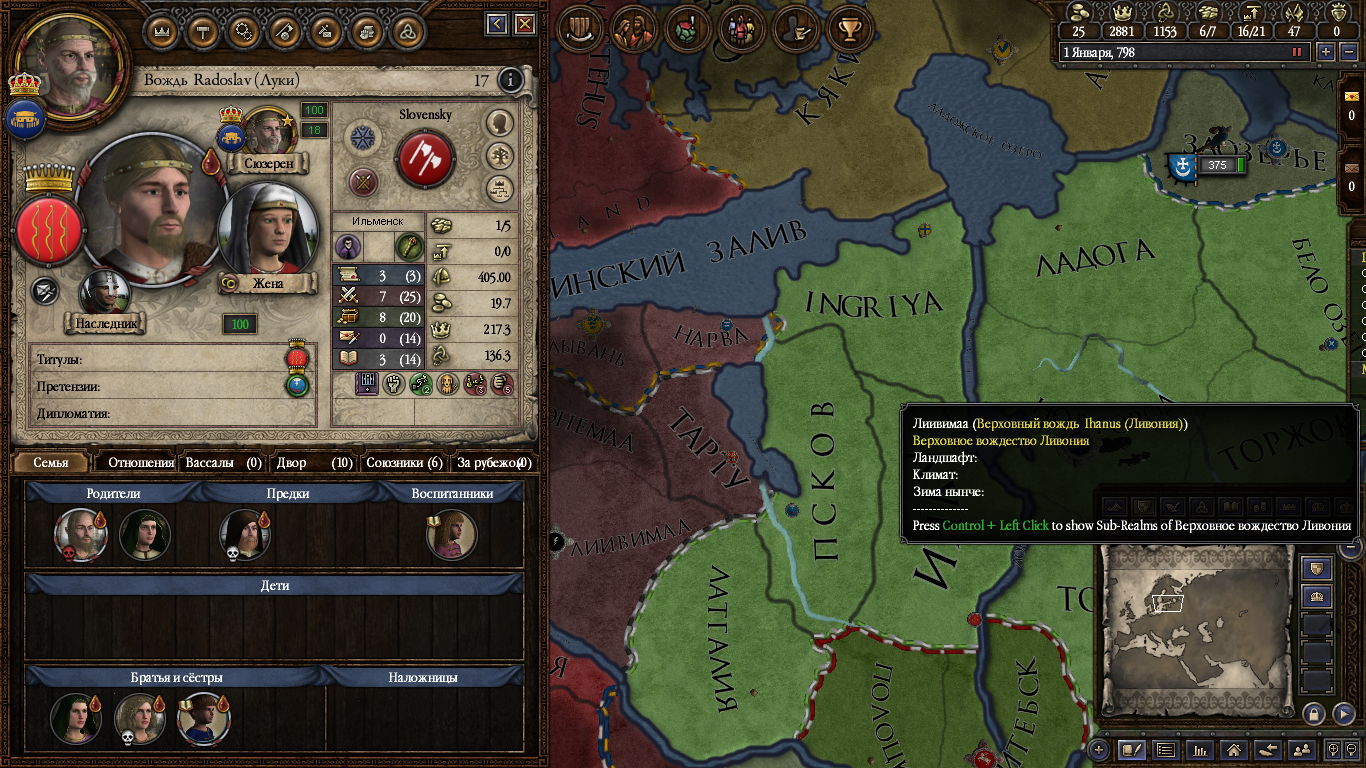Increase game speed with the plus button

click(x=1326, y=52)
